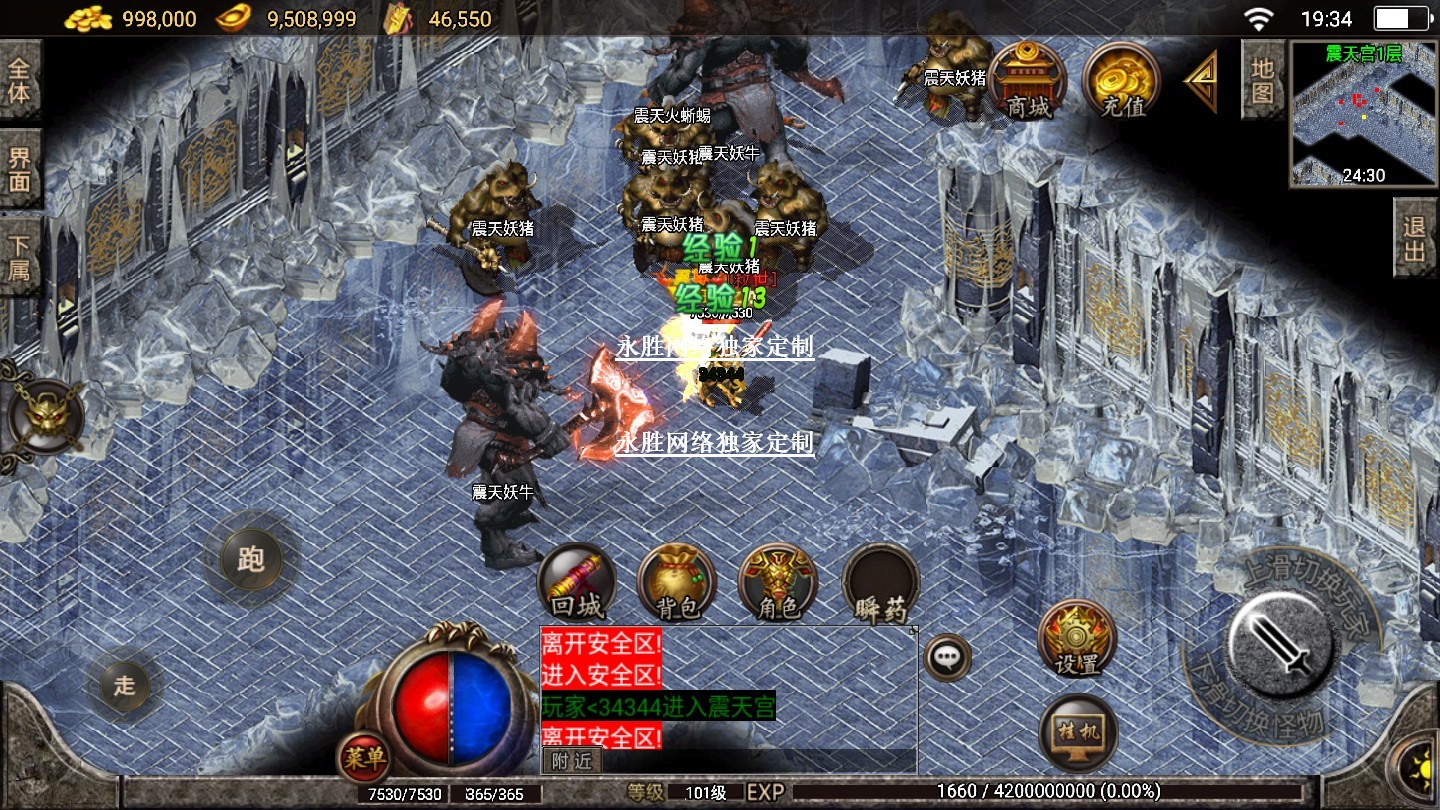Open the 商城 shop

point(1028,80)
